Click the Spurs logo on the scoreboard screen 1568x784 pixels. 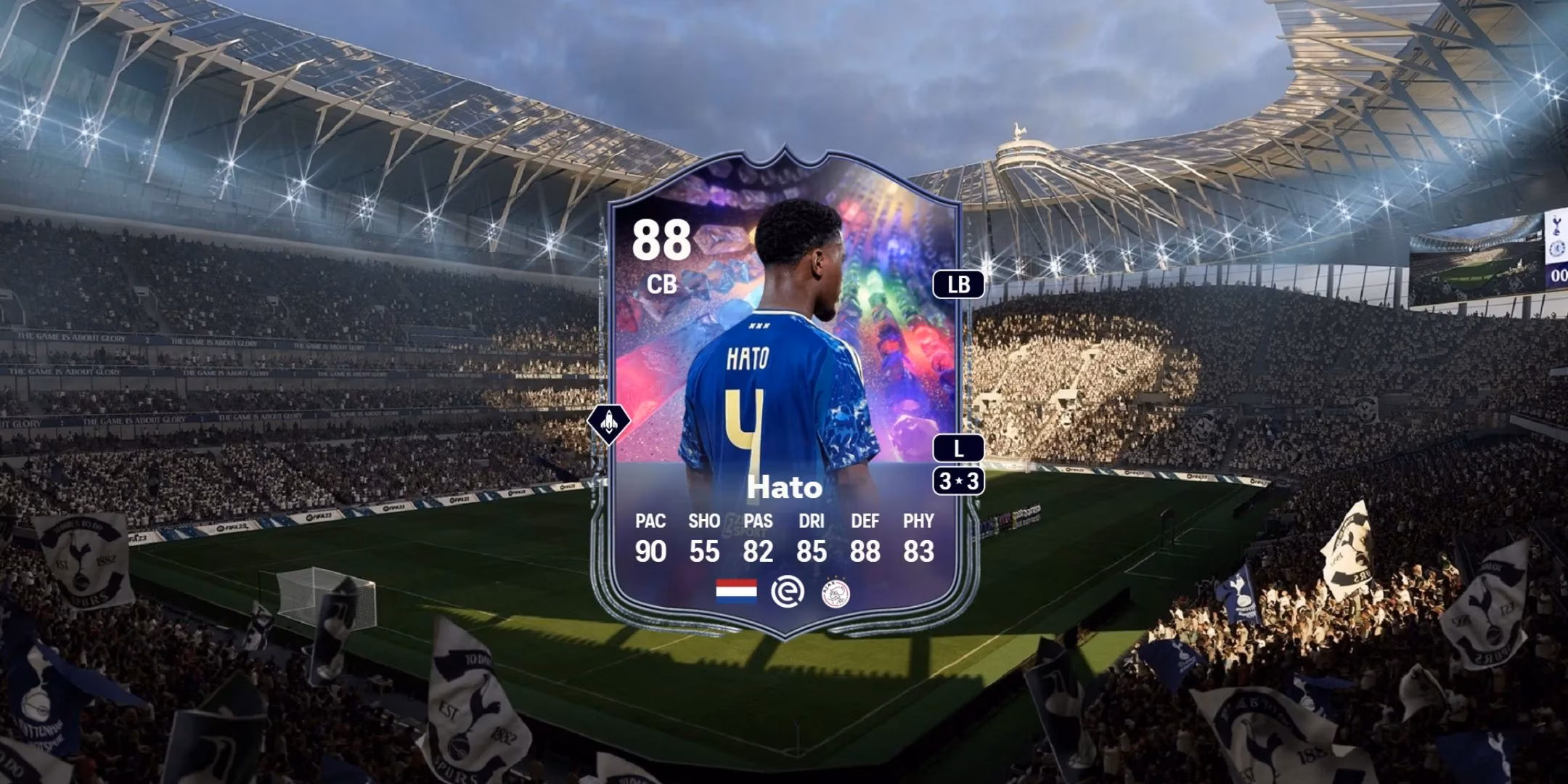1557,224
